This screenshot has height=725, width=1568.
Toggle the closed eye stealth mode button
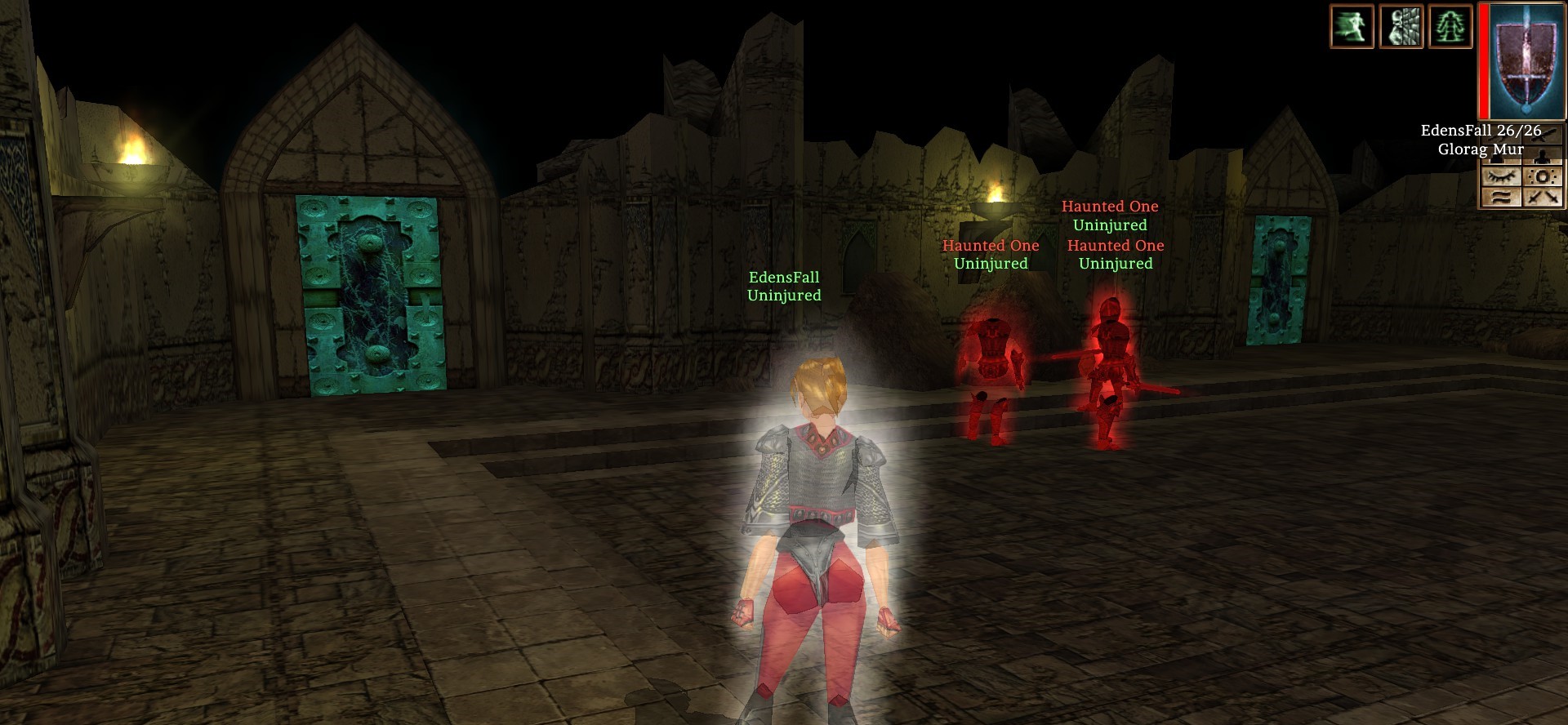pos(1501,176)
